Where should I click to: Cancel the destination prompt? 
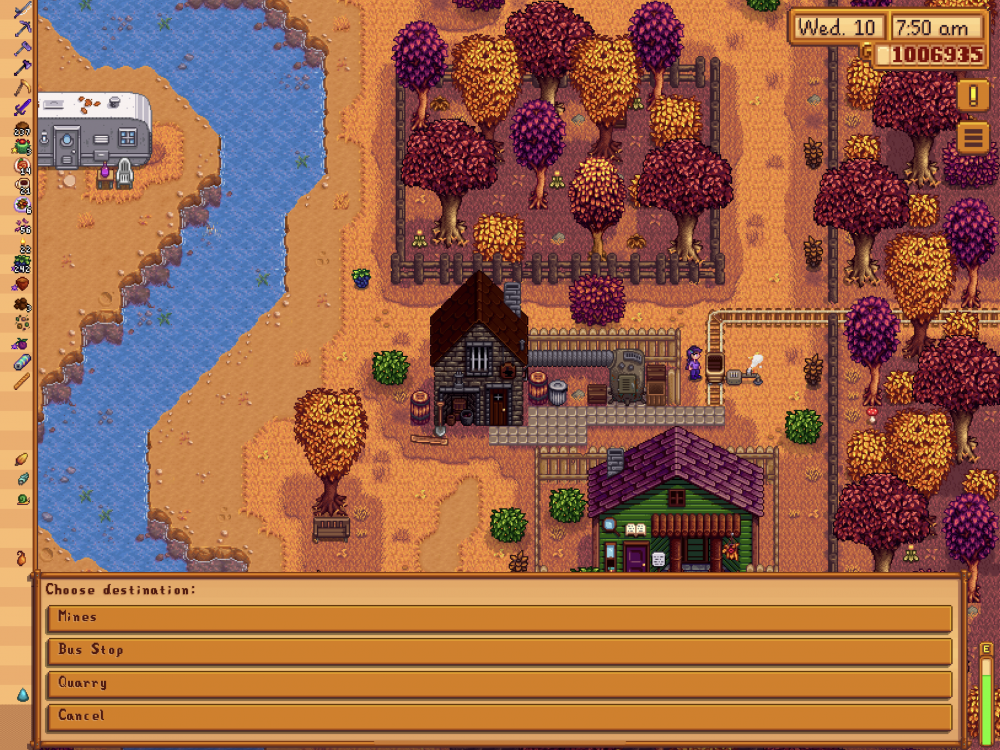[x=498, y=717]
